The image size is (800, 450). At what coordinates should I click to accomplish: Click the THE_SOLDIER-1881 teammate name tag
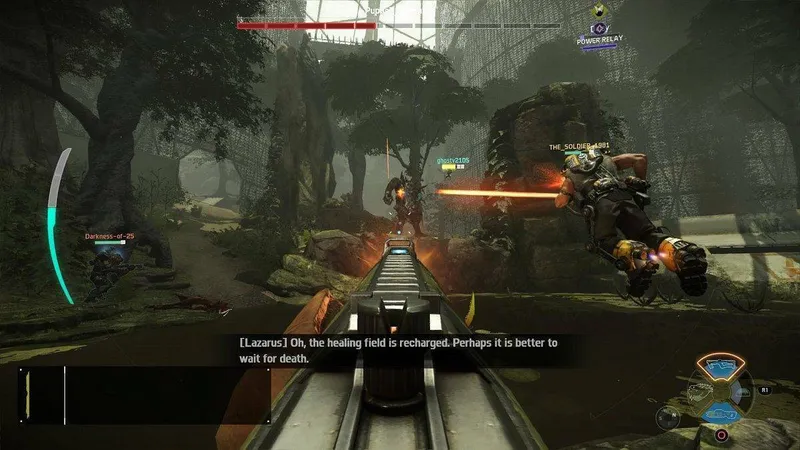coord(578,147)
